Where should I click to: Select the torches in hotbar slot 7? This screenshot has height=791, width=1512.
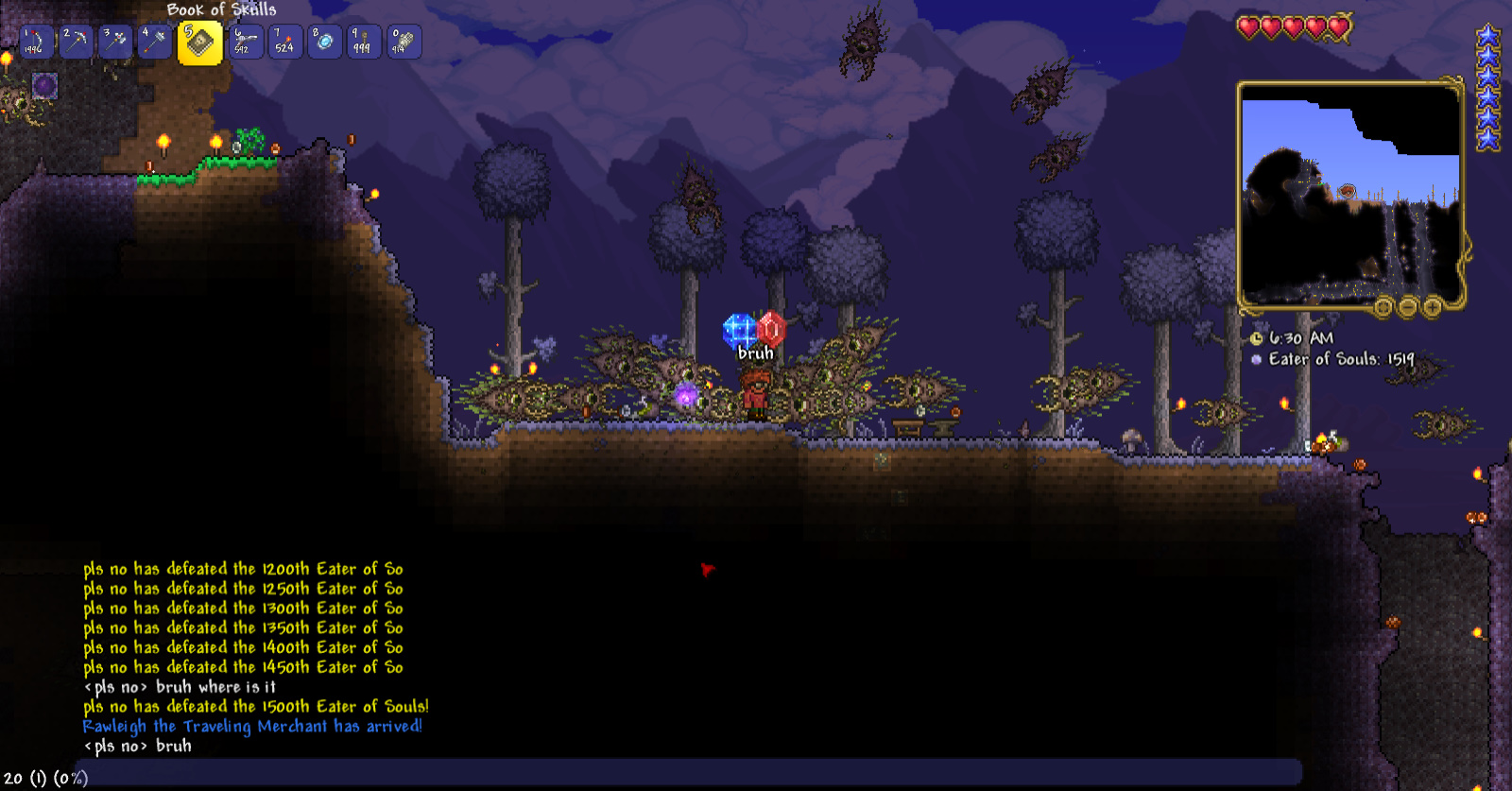click(284, 40)
